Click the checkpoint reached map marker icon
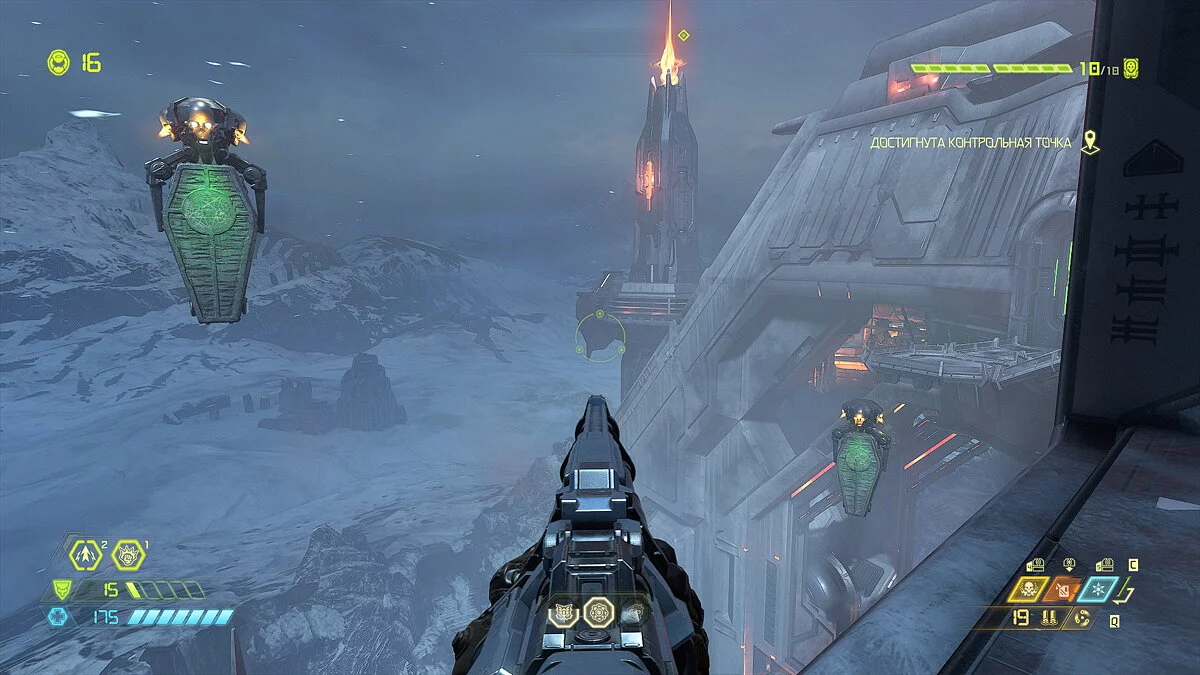This screenshot has width=1200, height=675. point(1090,143)
